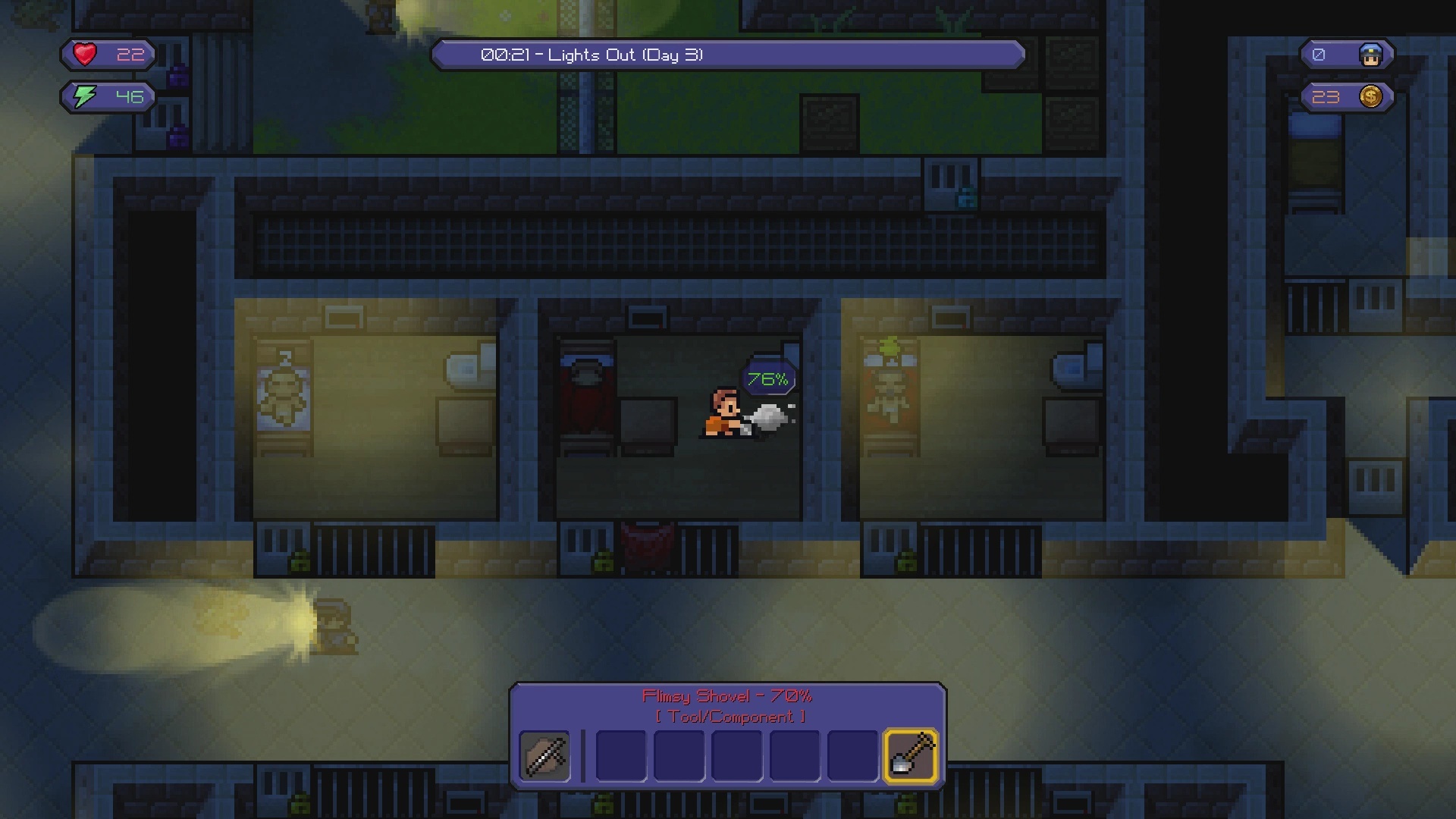
Task: Click the lightning energy indicator
Action: [83, 96]
